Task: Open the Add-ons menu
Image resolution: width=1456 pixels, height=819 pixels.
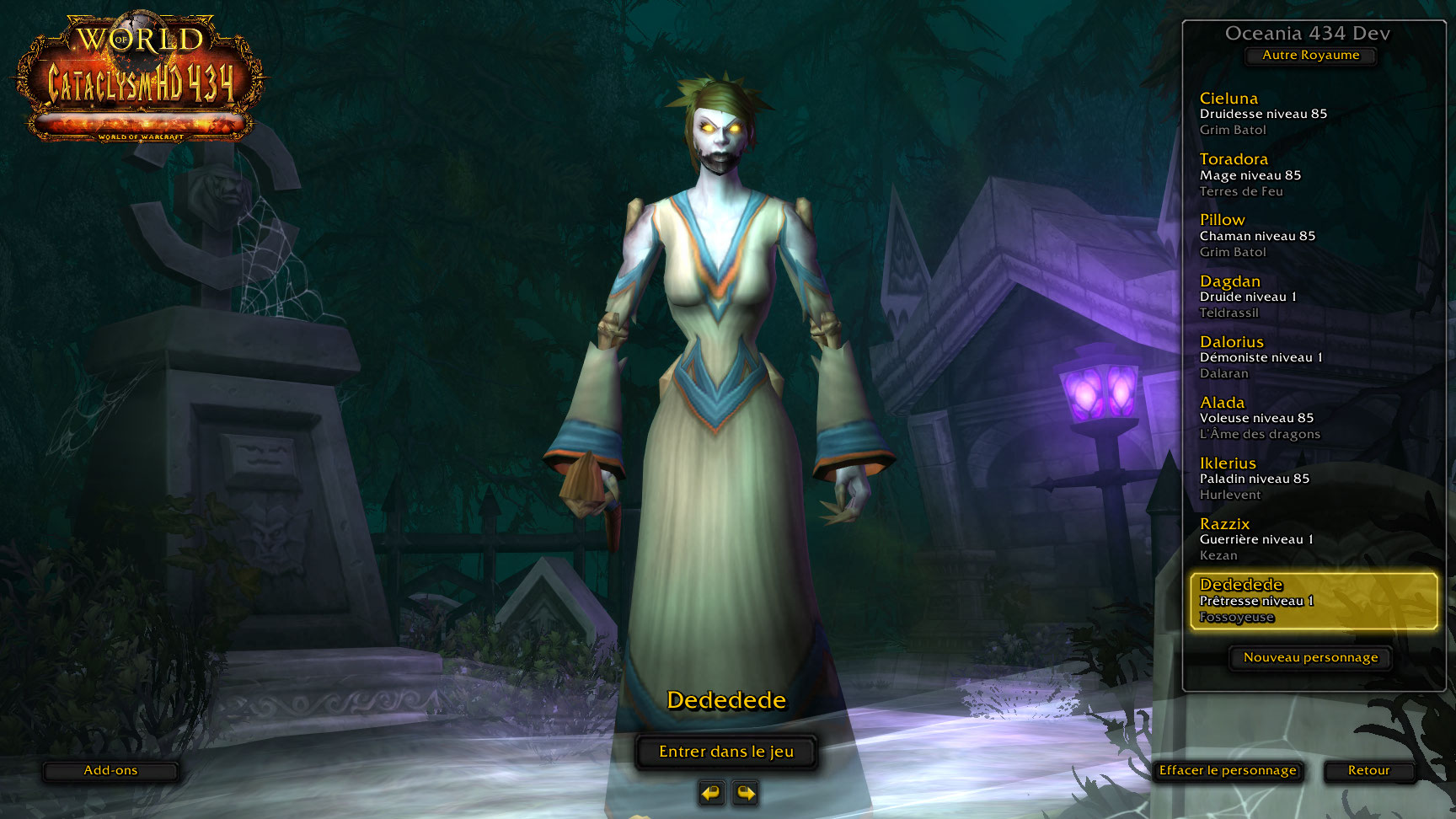Action: (x=110, y=771)
